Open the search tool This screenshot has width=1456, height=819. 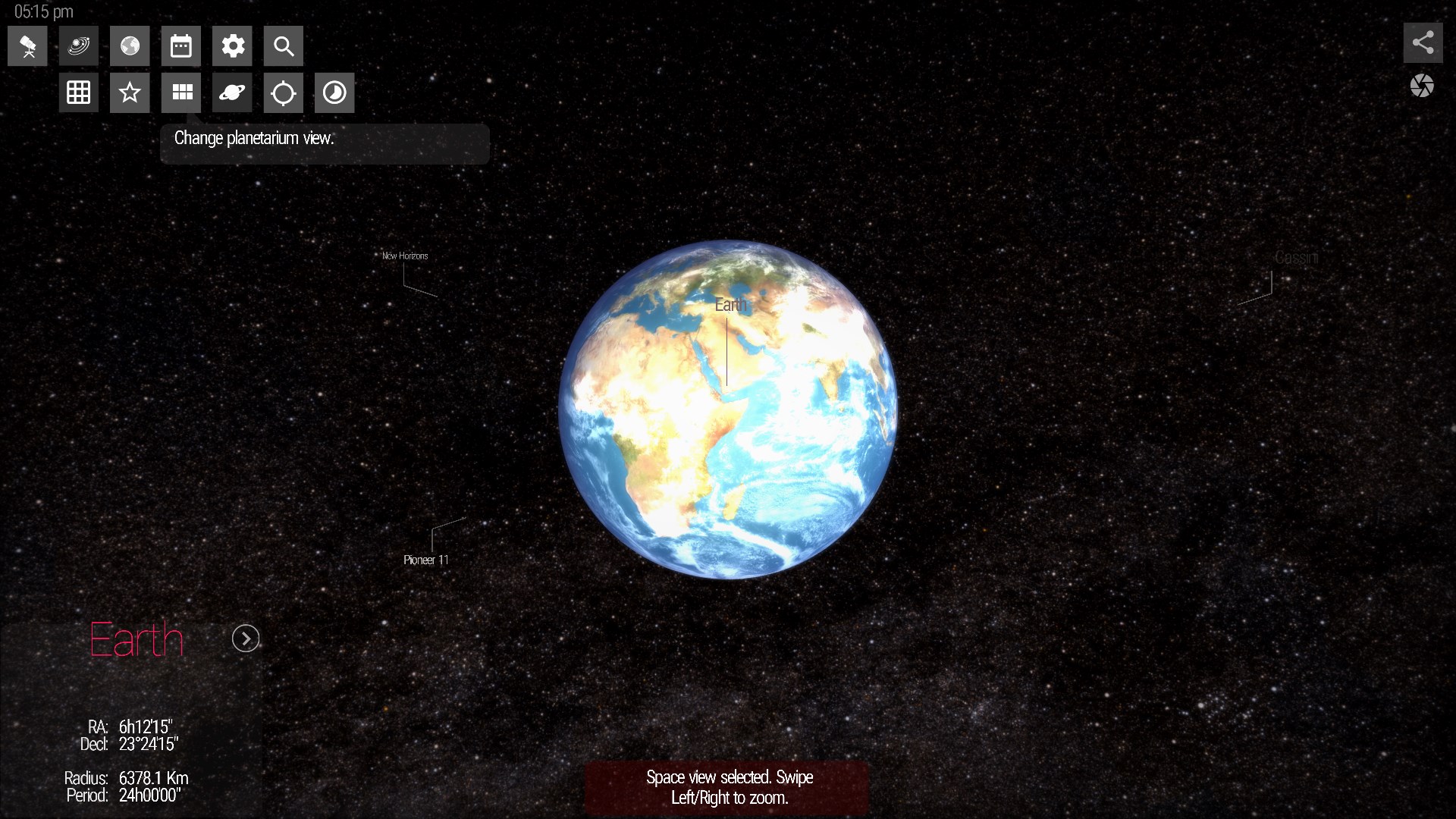pyautogui.click(x=283, y=45)
